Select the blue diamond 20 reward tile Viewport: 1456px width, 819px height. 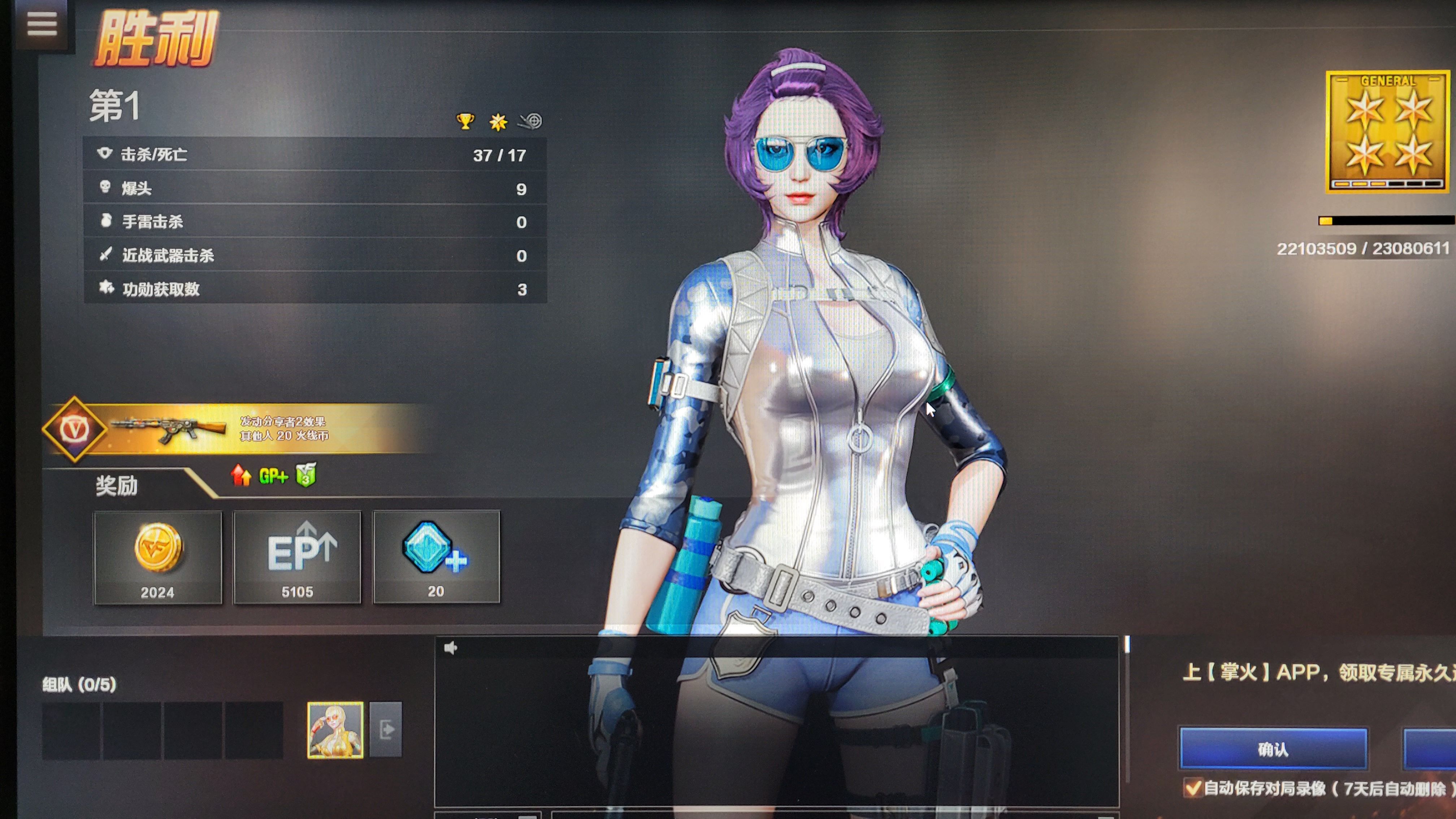[x=436, y=557]
